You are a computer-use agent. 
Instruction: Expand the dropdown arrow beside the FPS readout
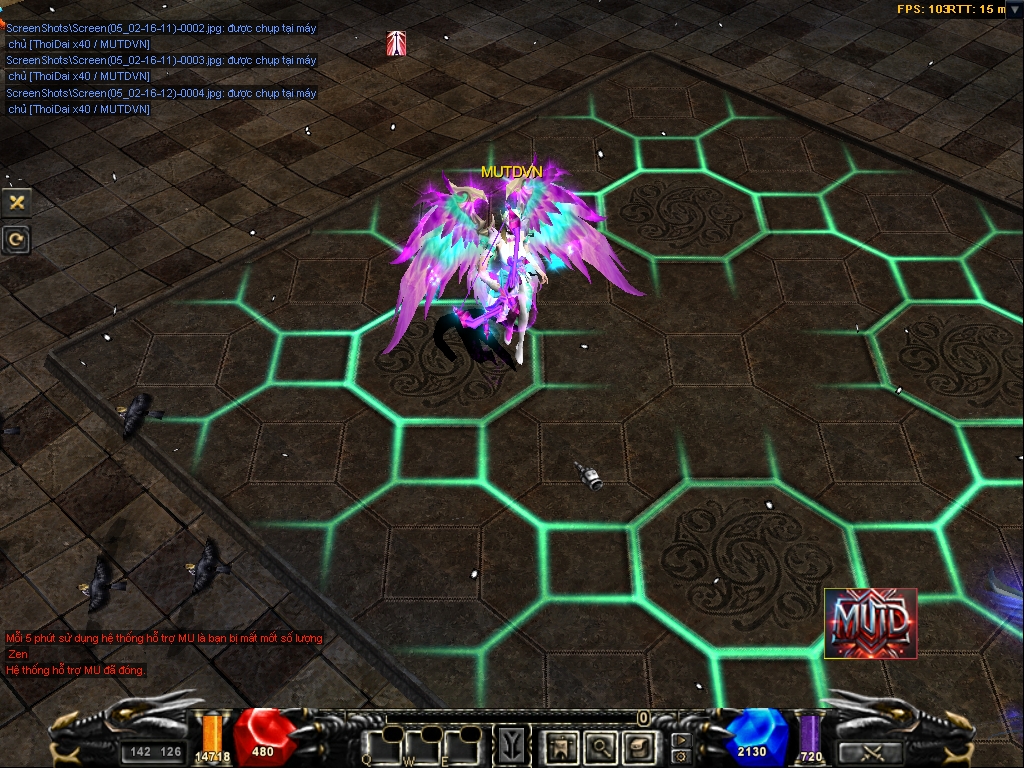tap(1013, 10)
